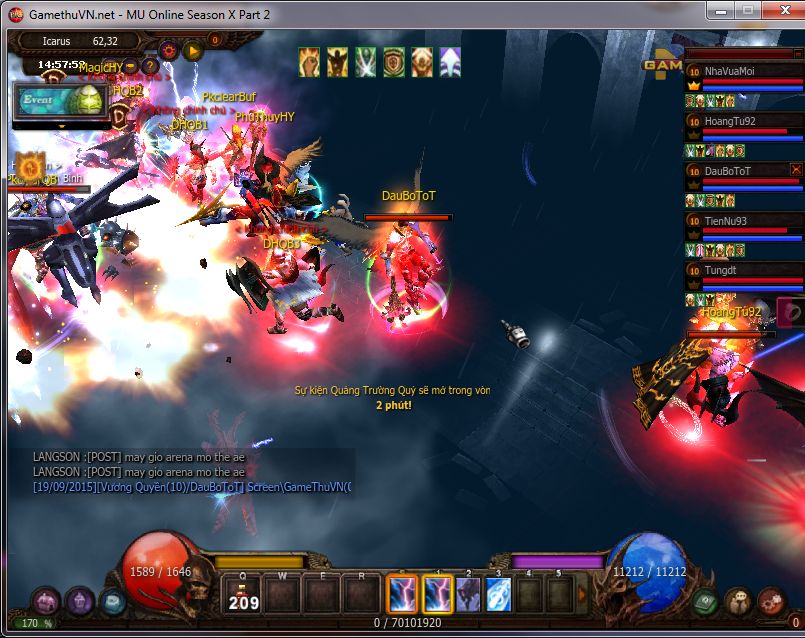This screenshot has height=638, width=805.
Task: Click the purple character icon in bottom-left menu
Action: (x=46, y=601)
